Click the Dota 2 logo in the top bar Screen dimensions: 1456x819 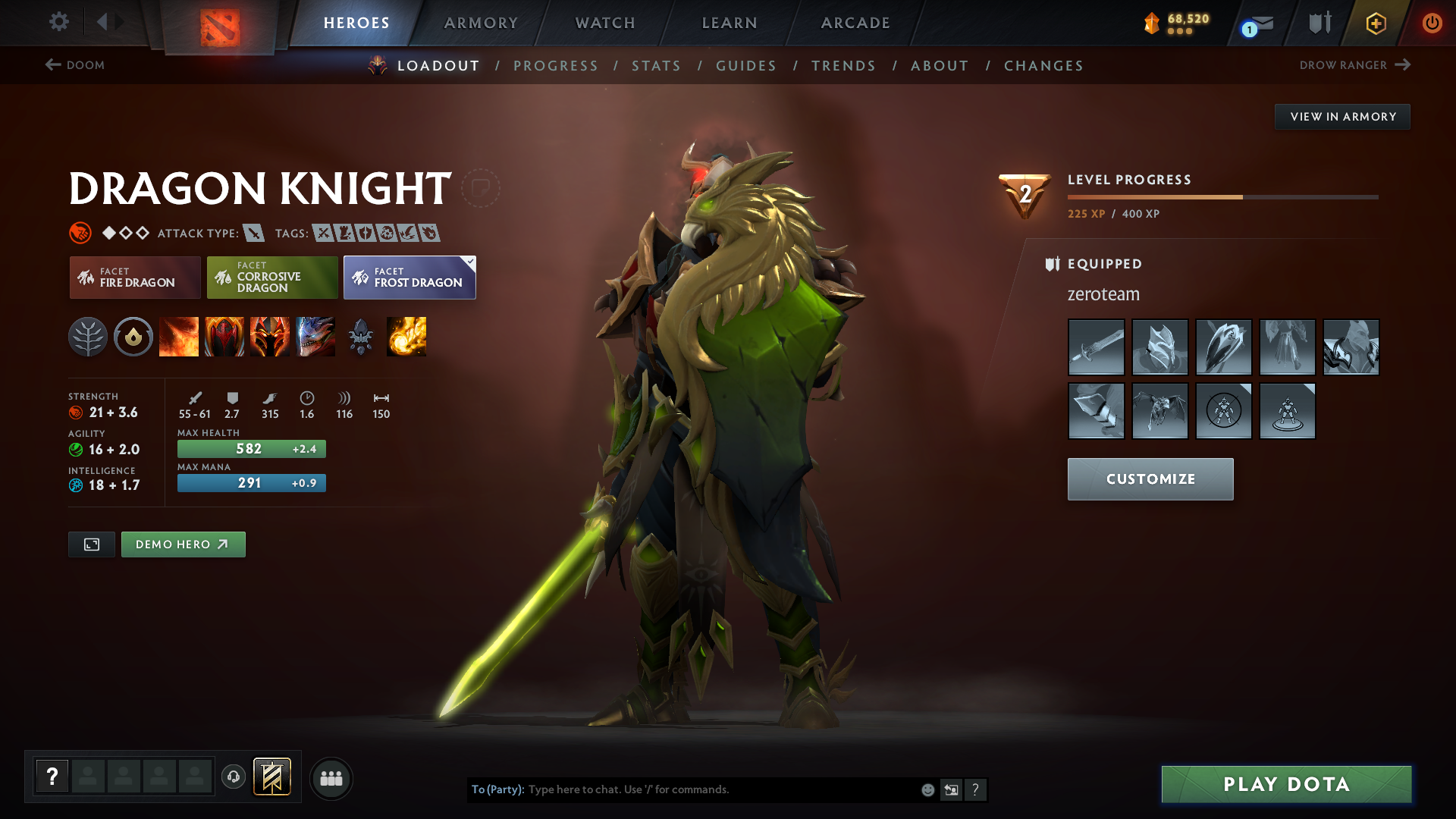[220, 25]
